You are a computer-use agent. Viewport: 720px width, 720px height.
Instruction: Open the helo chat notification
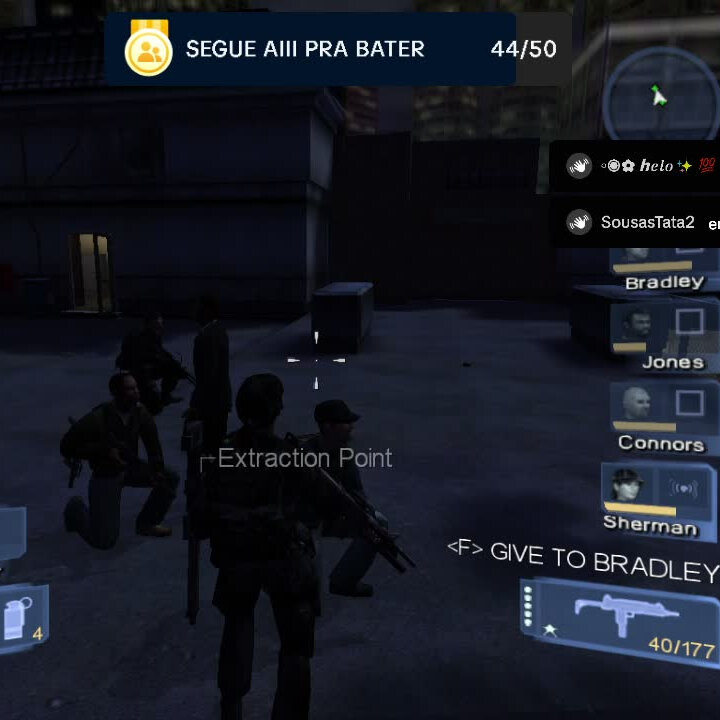point(640,165)
